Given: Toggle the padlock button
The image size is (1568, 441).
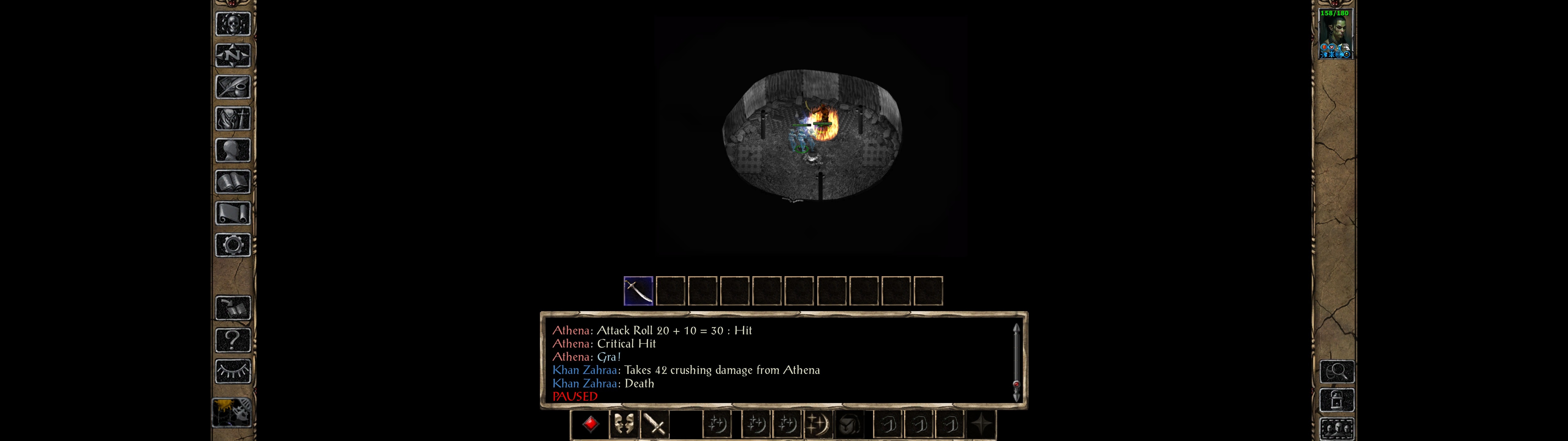Looking at the screenshot, I should point(1337,401).
